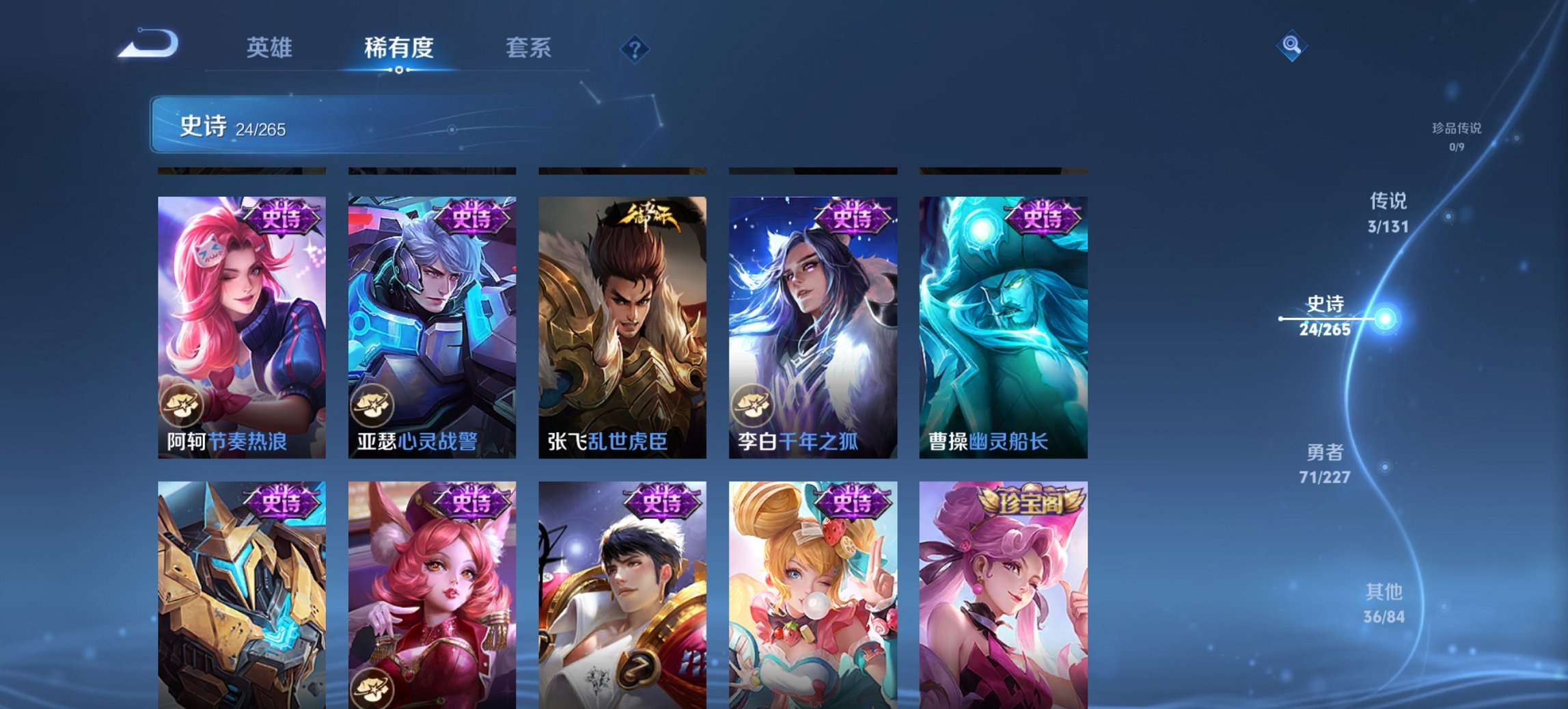Open the help question mark icon
Viewport: 1568px width, 709px height.
pyautogui.click(x=635, y=49)
